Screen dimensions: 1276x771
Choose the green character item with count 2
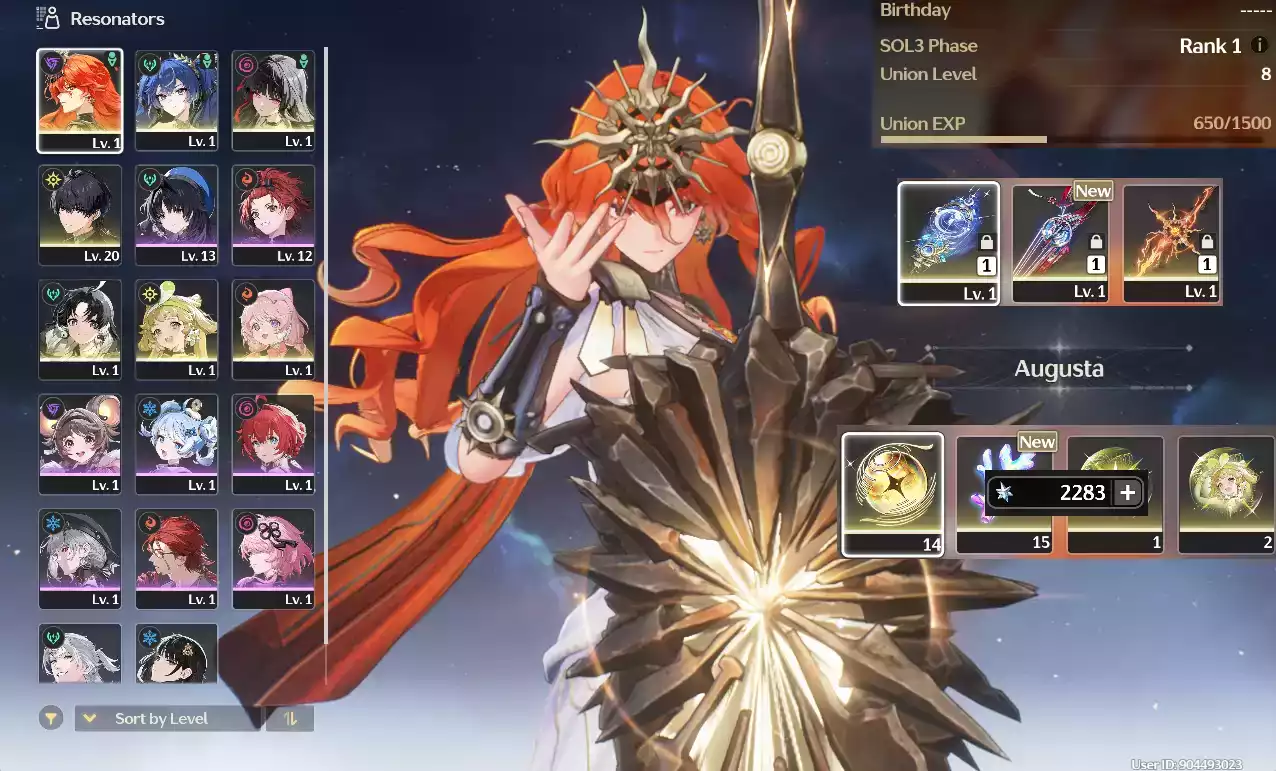coord(1226,494)
